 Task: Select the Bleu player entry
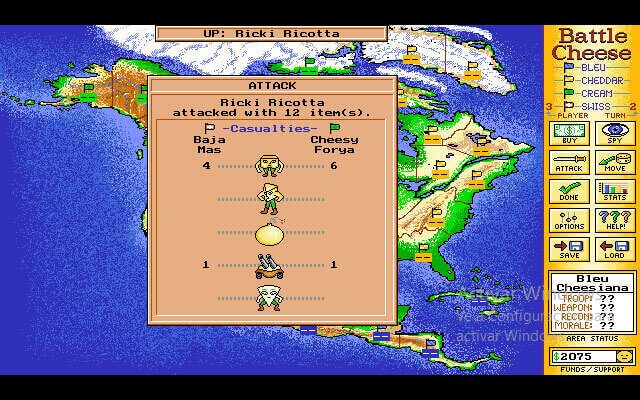(x=593, y=67)
